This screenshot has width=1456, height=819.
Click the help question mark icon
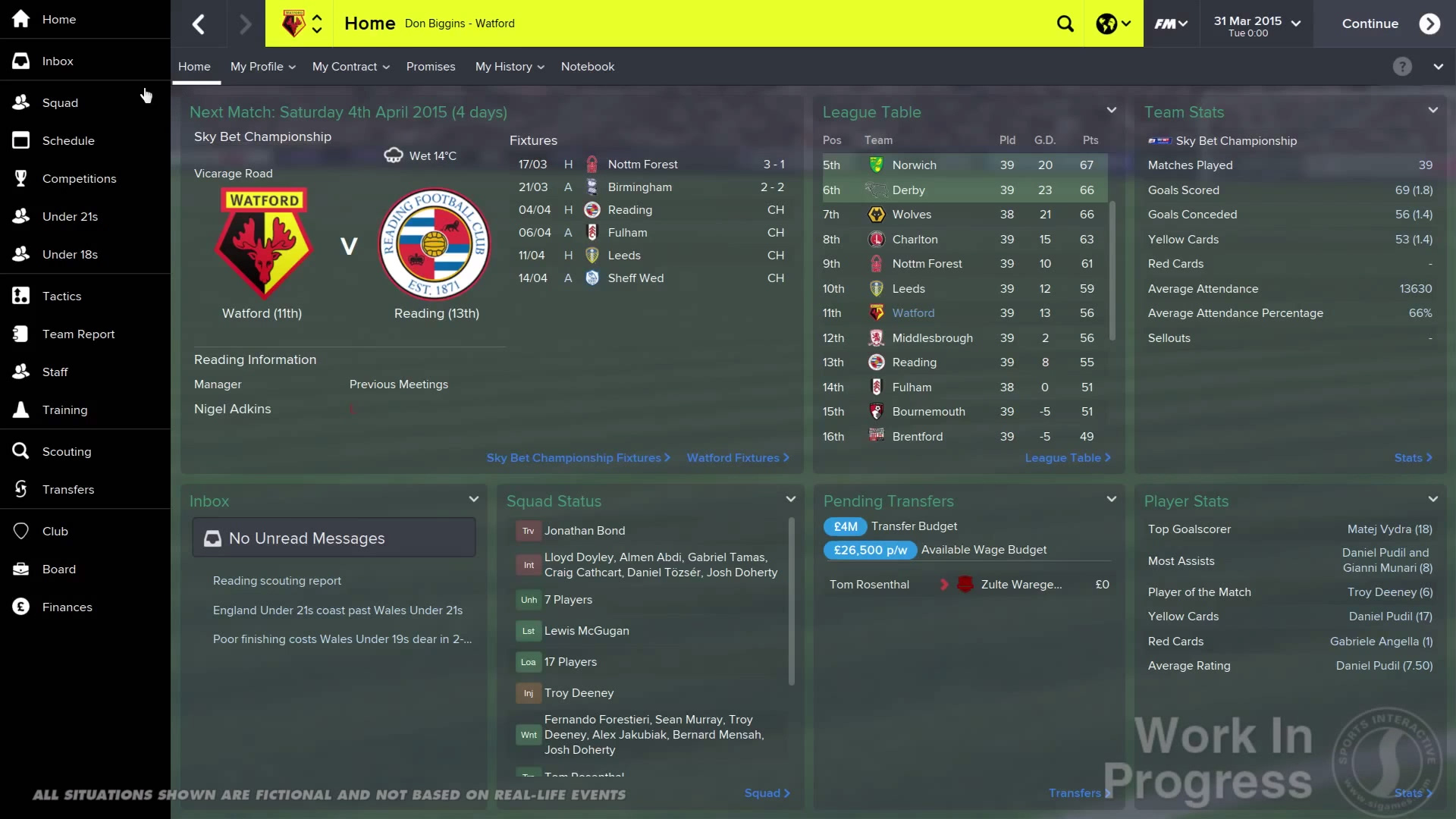click(1402, 67)
